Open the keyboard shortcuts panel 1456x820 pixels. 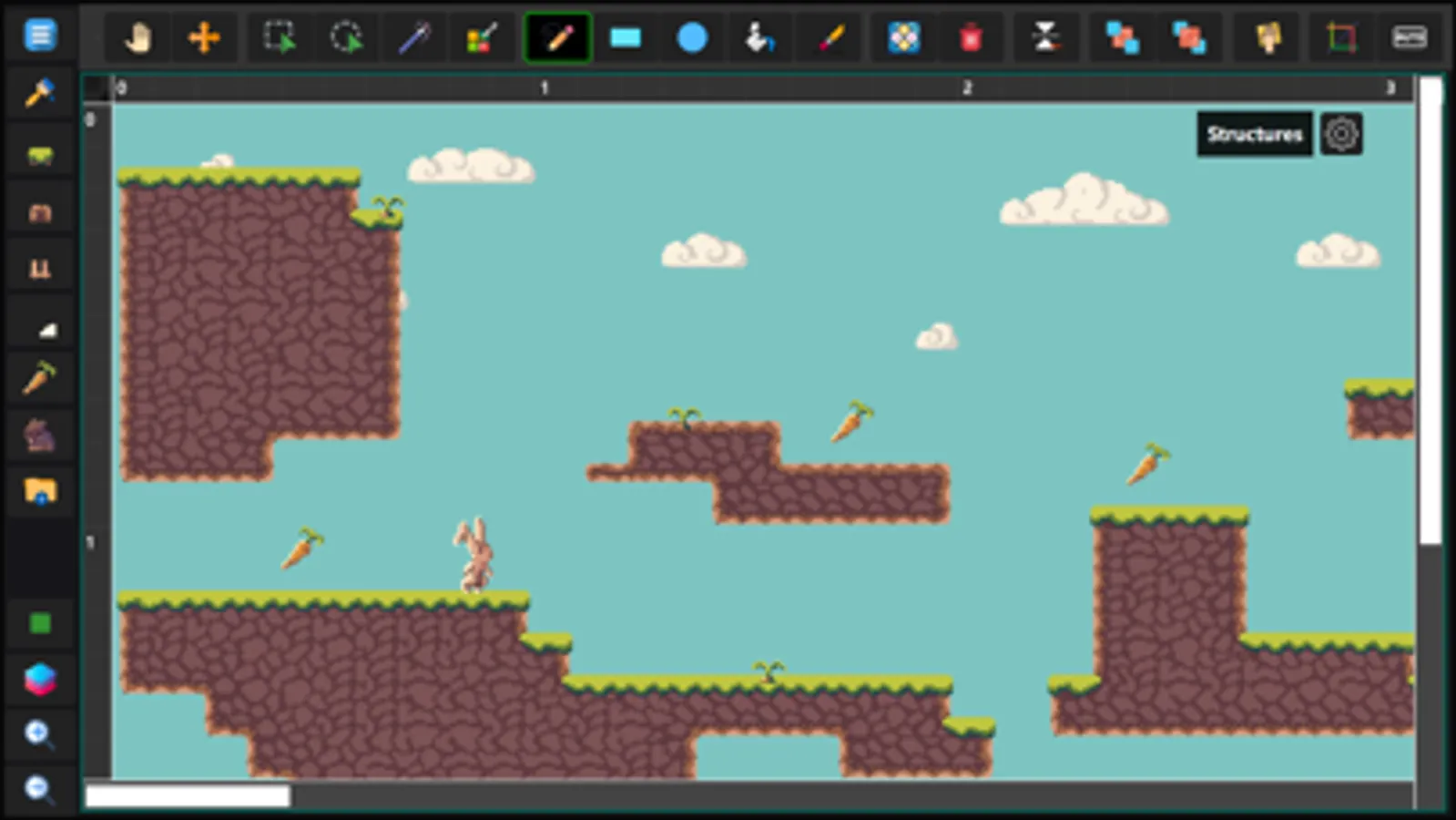pos(1410,37)
